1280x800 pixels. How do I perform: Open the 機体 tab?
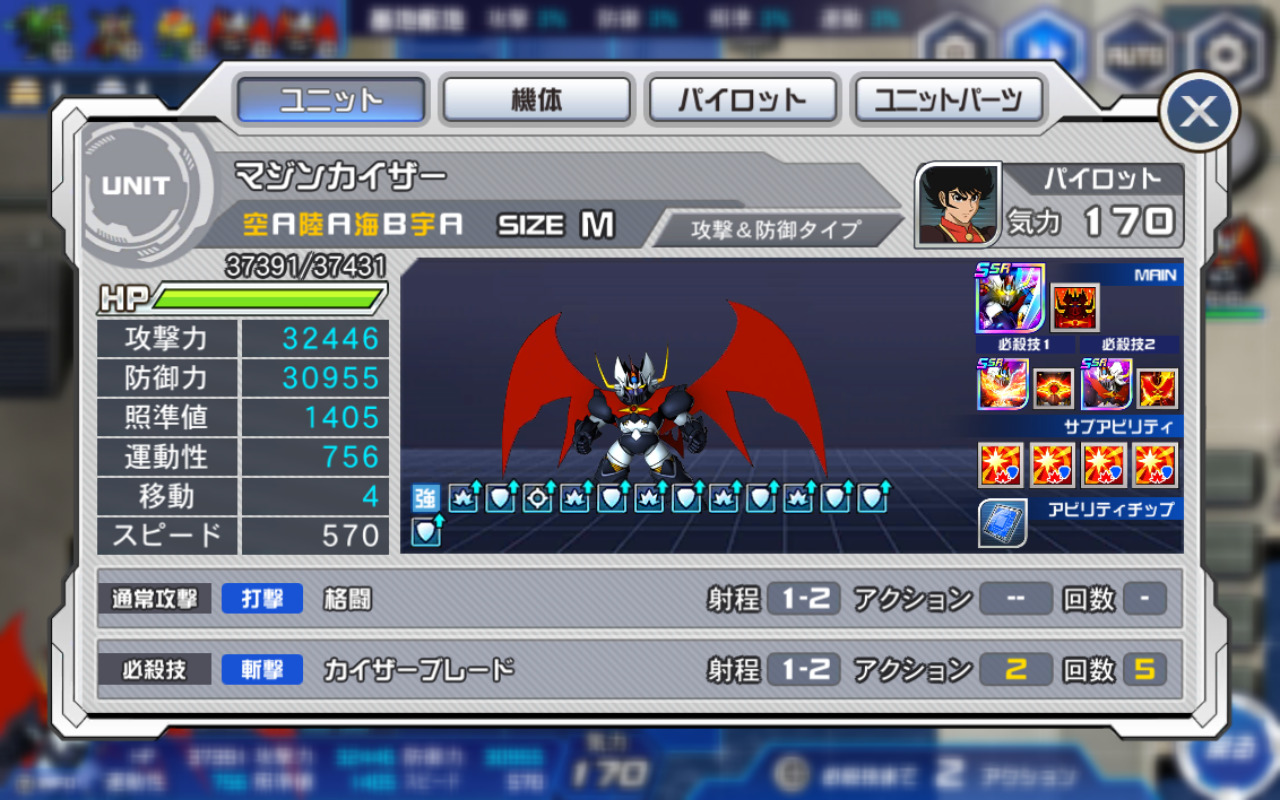[537, 100]
